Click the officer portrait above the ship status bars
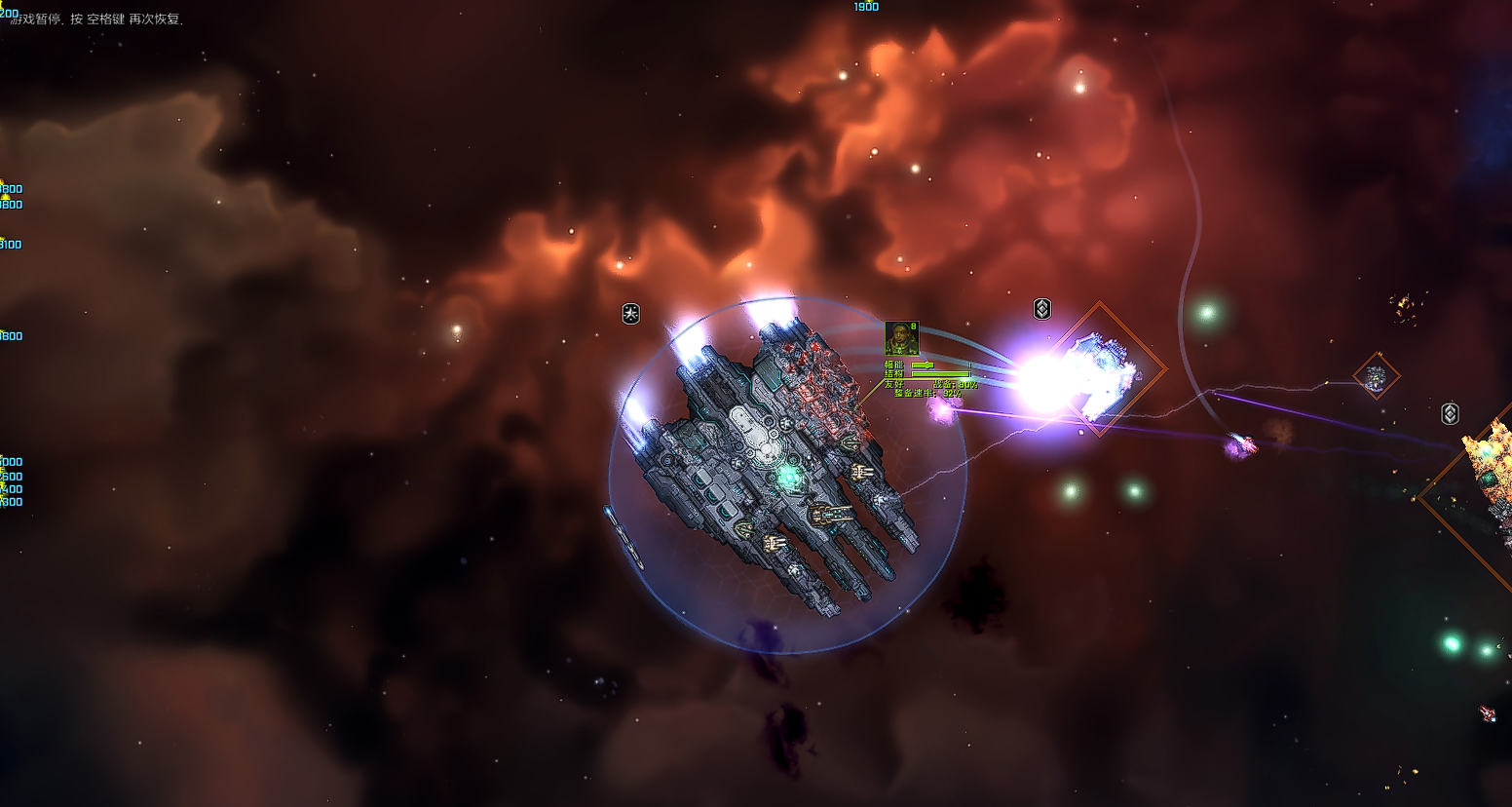Screen dimensions: 1512x807 [x=901, y=338]
